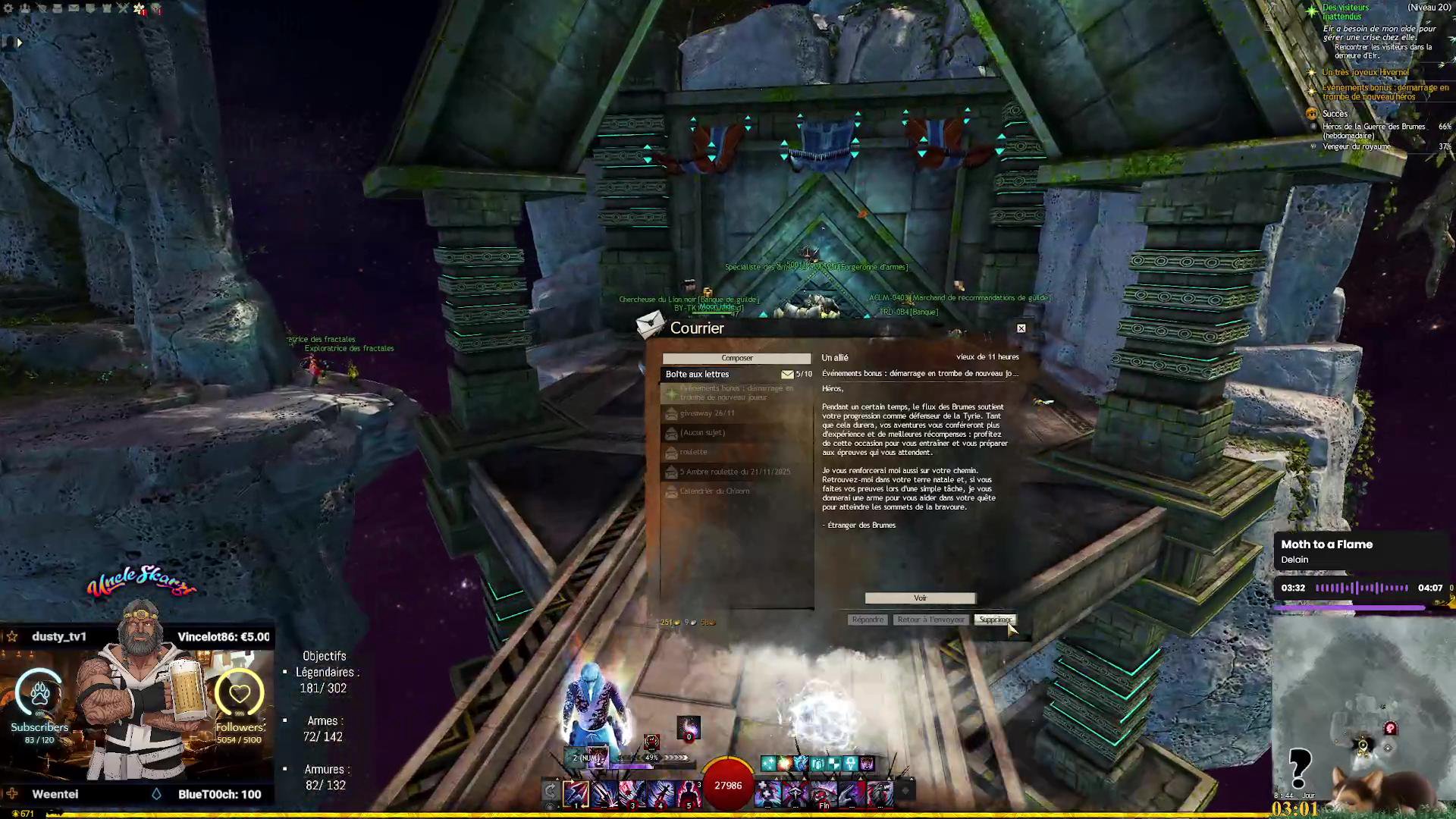Select 'Un très joyeux Hivernel' objective

[x=1365, y=73]
